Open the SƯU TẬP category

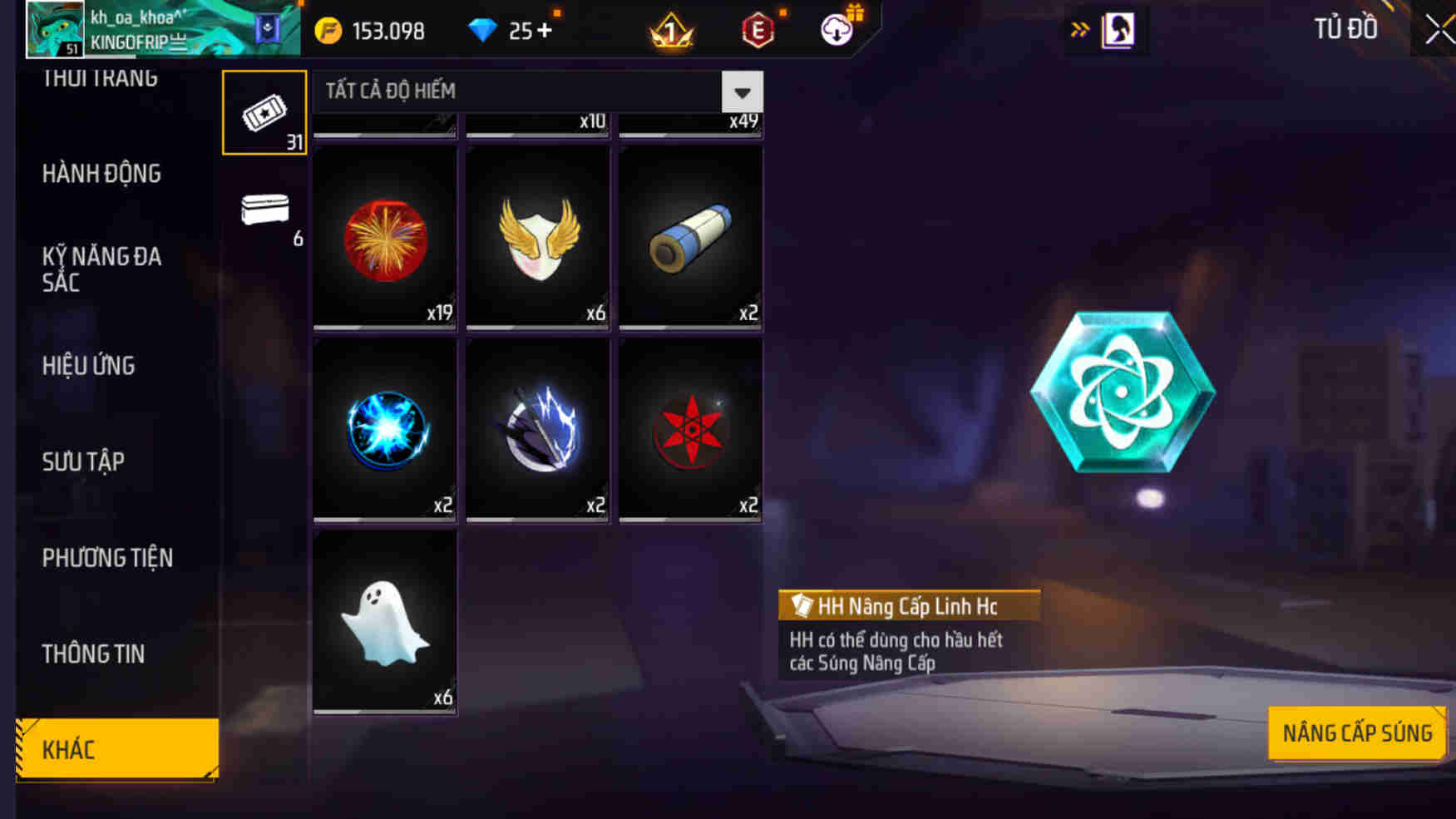pyautogui.click(x=83, y=461)
